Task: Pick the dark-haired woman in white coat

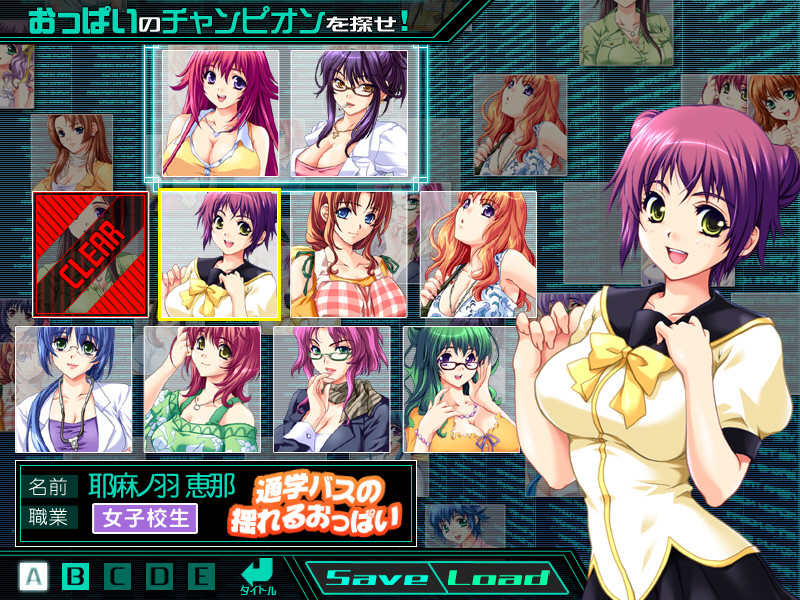Action: (x=349, y=113)
